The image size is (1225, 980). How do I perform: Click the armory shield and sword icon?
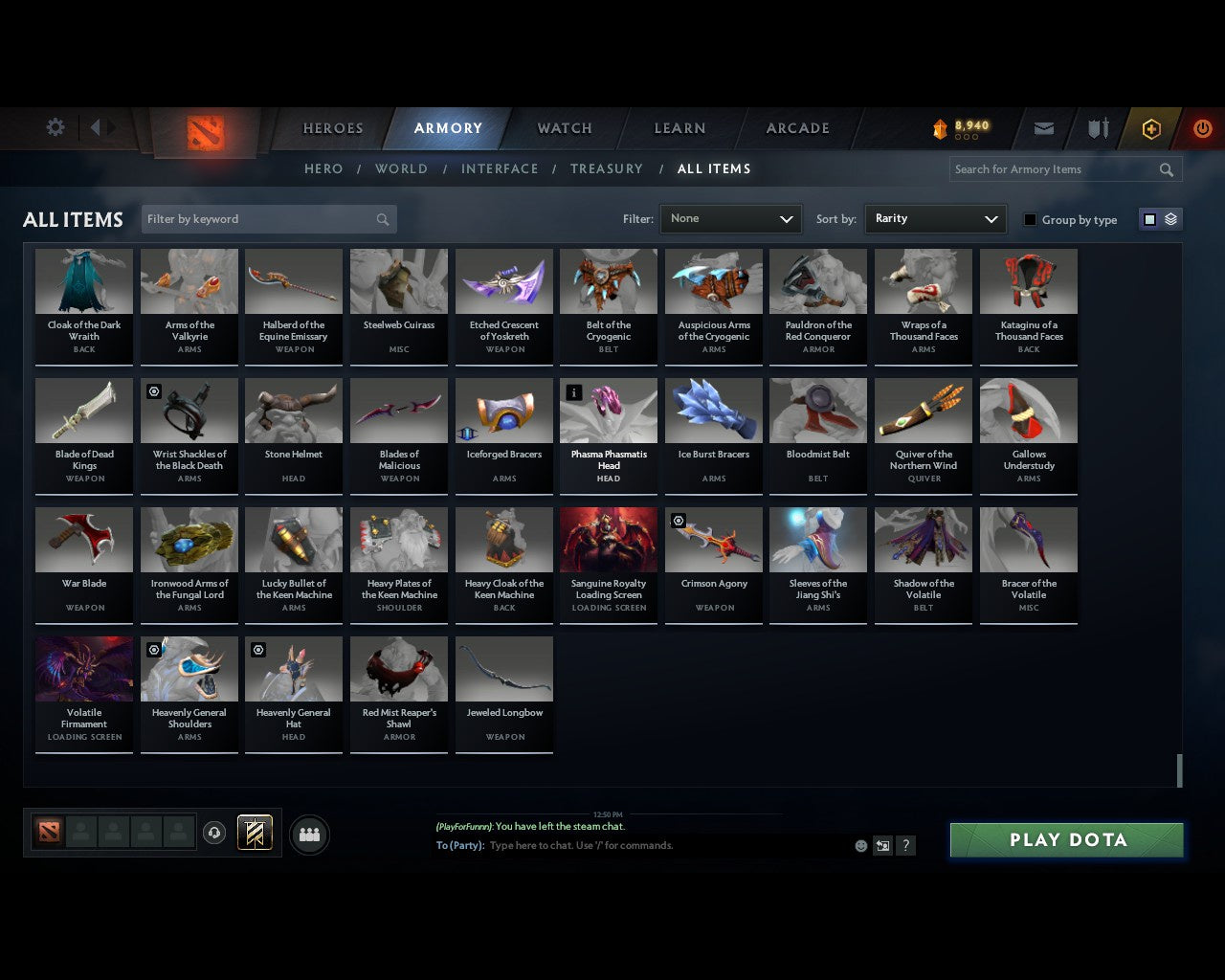tap(1097, 128)
